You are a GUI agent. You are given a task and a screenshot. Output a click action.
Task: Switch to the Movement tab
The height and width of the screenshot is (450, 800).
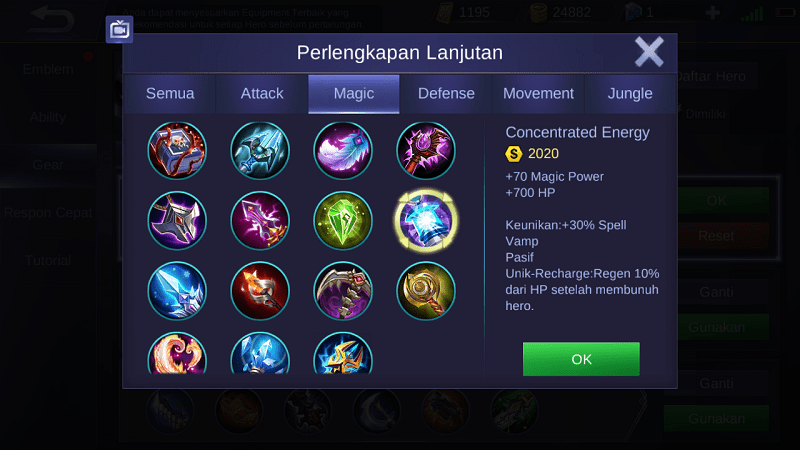tap(538, 94)
